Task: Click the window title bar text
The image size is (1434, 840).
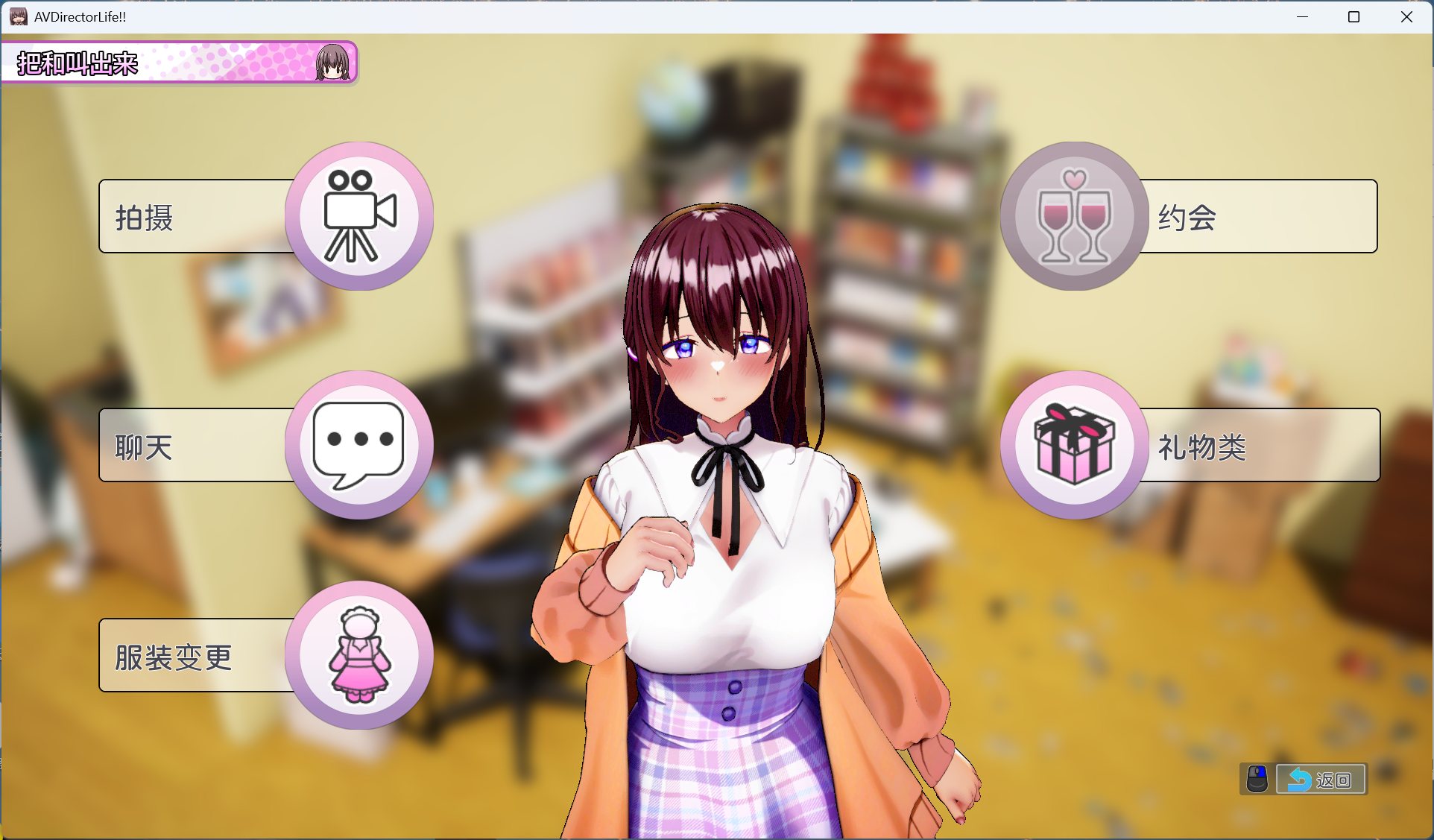Action: [78, 16]
